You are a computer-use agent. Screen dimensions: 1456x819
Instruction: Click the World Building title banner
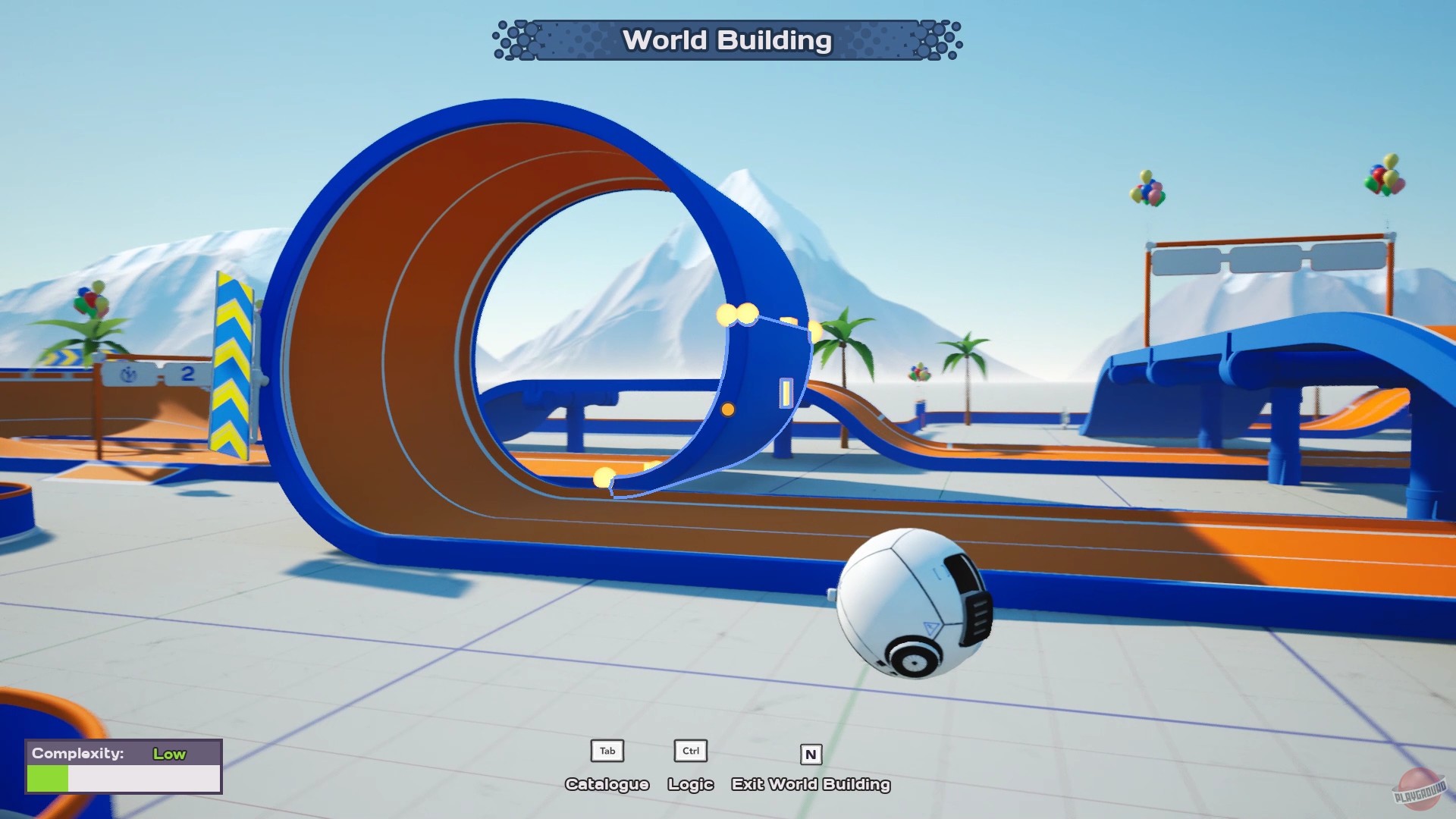(x=726, y=41)
